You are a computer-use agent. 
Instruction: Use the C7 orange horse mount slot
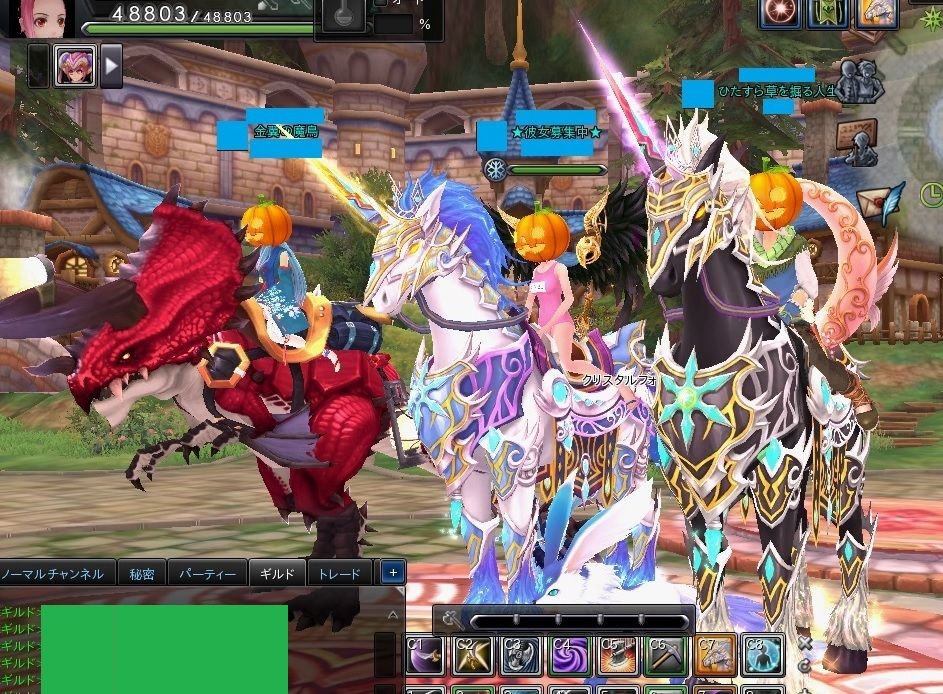tap(714, 655)
